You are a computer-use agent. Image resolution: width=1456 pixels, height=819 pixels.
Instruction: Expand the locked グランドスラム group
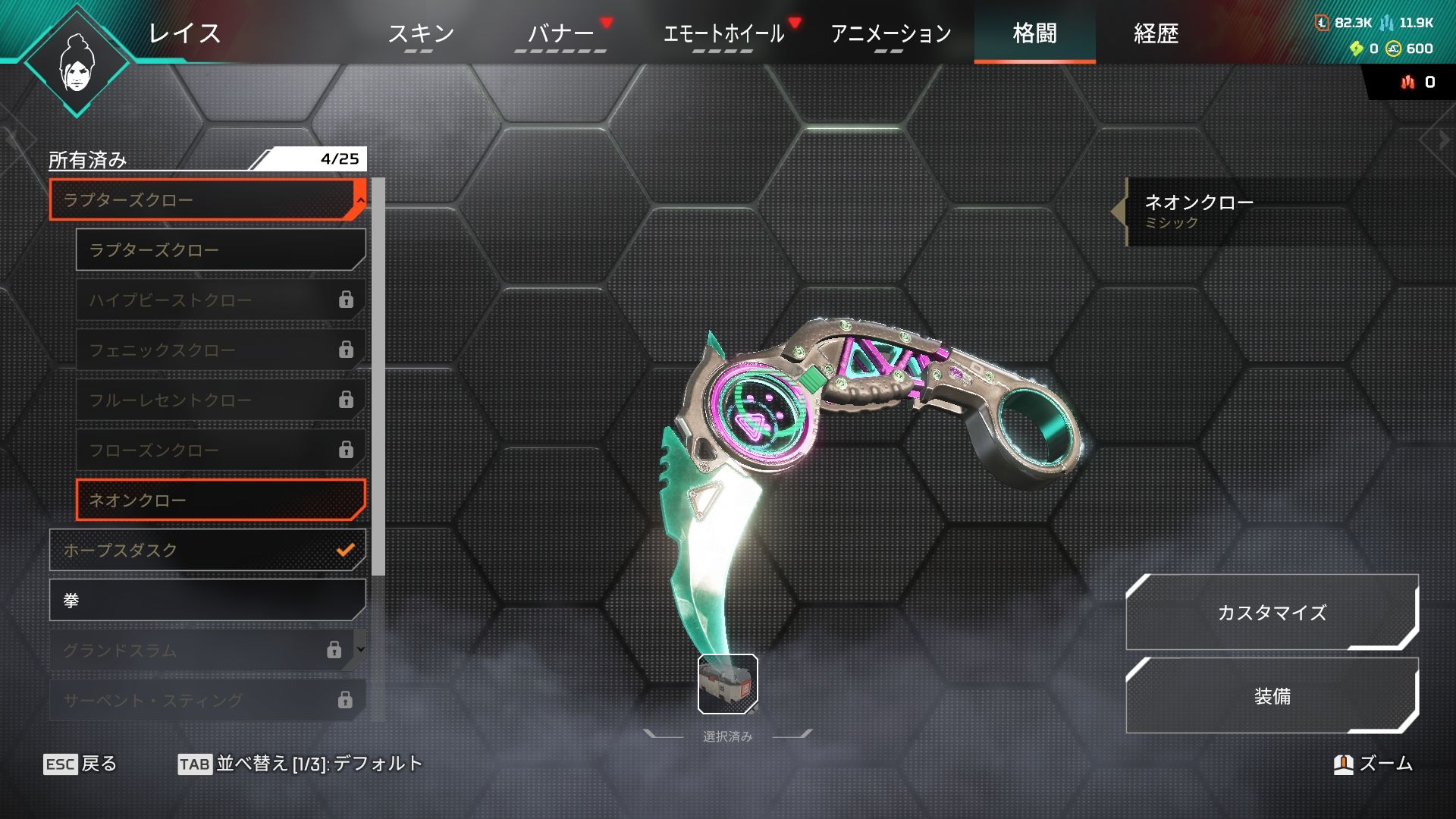tap(206, 650)
